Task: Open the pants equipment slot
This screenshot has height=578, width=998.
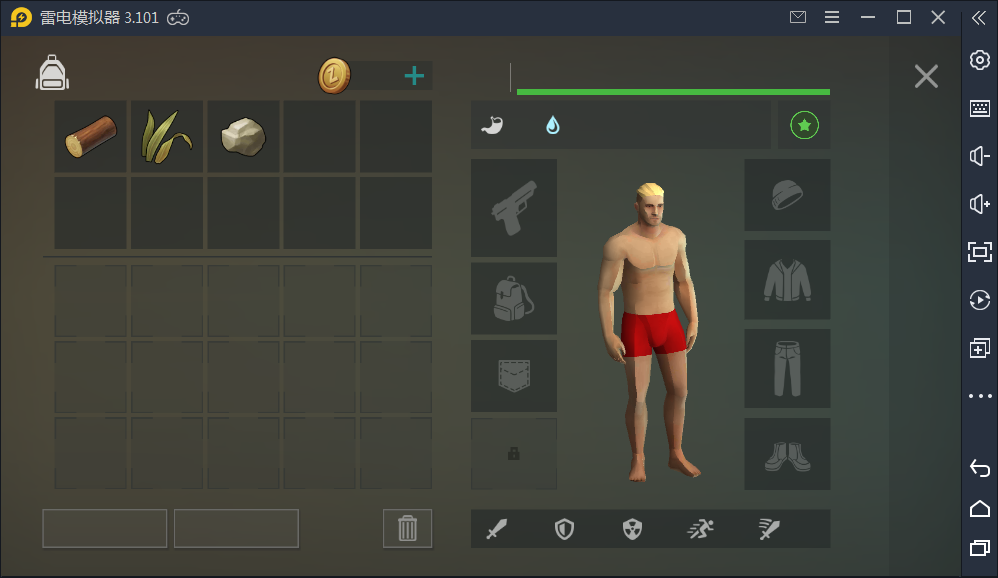Action: [x=787, y=368]
